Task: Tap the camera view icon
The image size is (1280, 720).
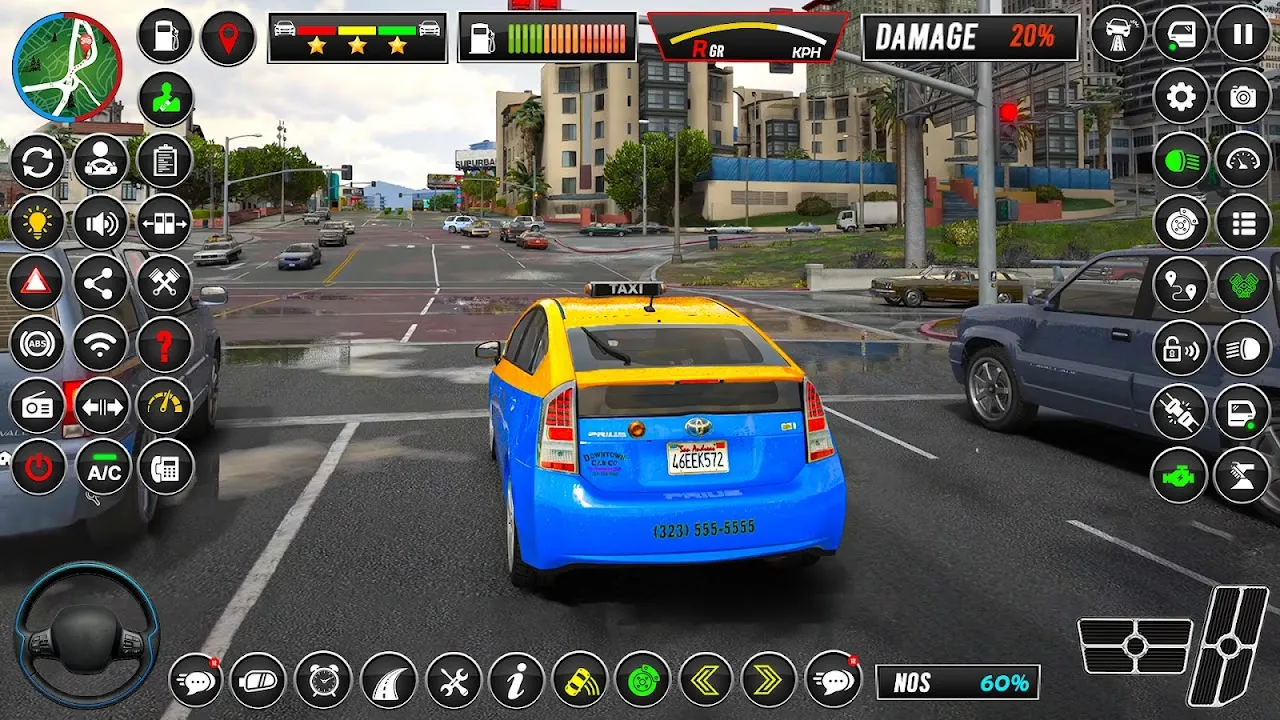Action: point(1242,96)
